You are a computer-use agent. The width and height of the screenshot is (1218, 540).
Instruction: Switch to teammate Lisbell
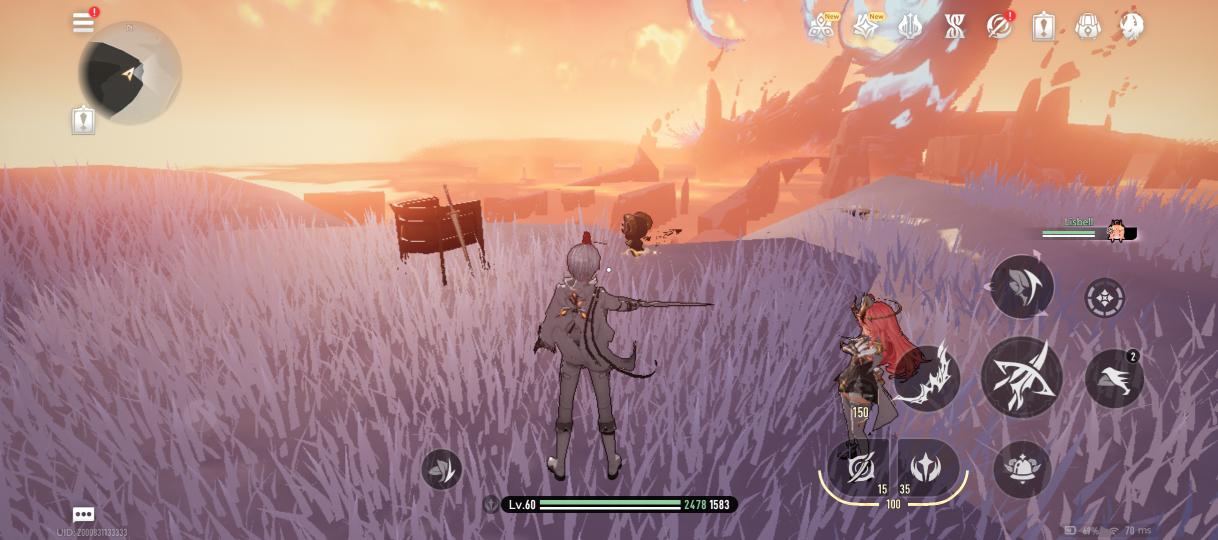click(x=1117, y=233)
